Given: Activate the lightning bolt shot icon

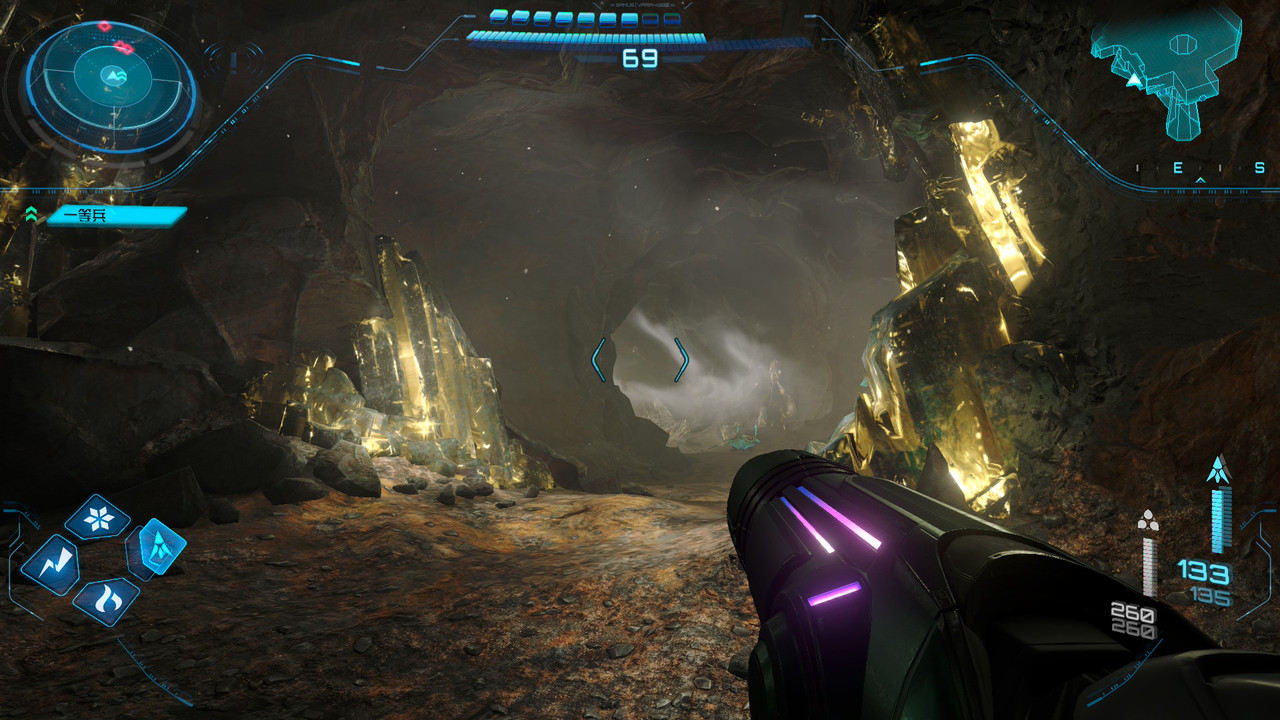Looking at the screenshot, I should click(49, 563).
